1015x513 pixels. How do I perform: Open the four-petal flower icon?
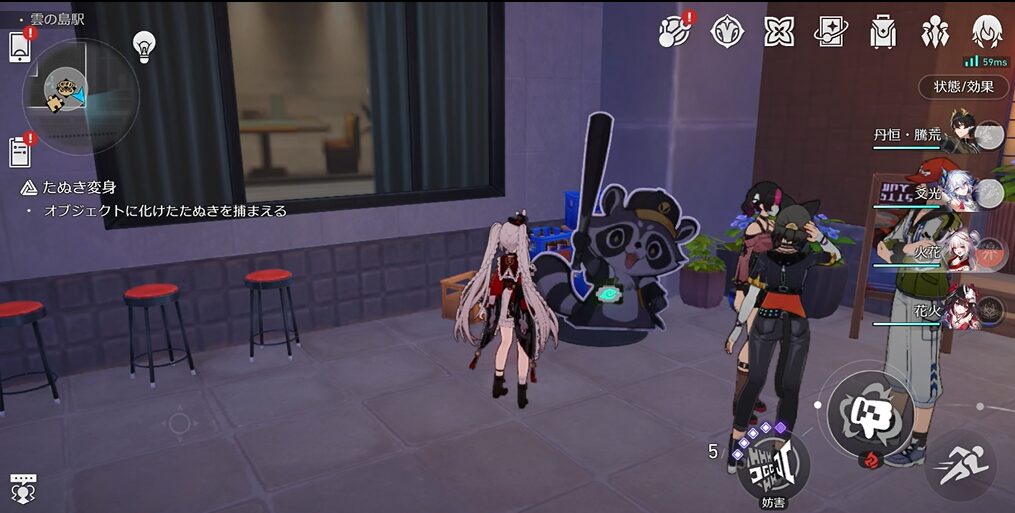pyautogui.click(x=779, y=31)
